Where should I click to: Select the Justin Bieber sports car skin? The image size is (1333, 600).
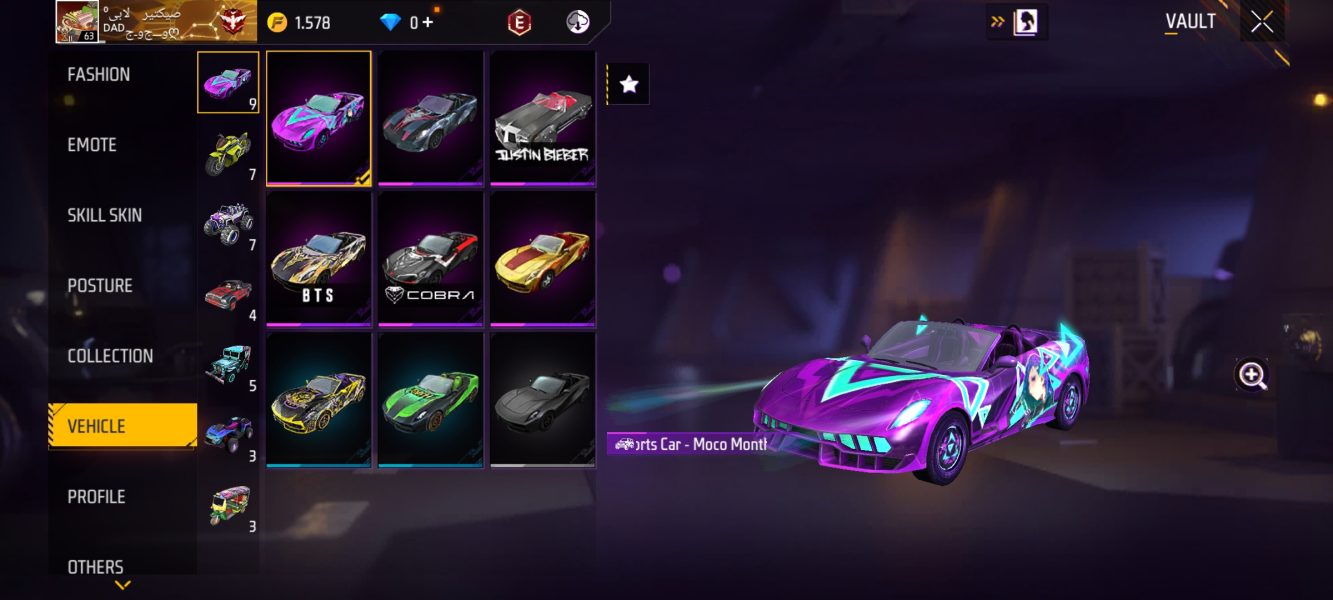(x=542, y=118)
